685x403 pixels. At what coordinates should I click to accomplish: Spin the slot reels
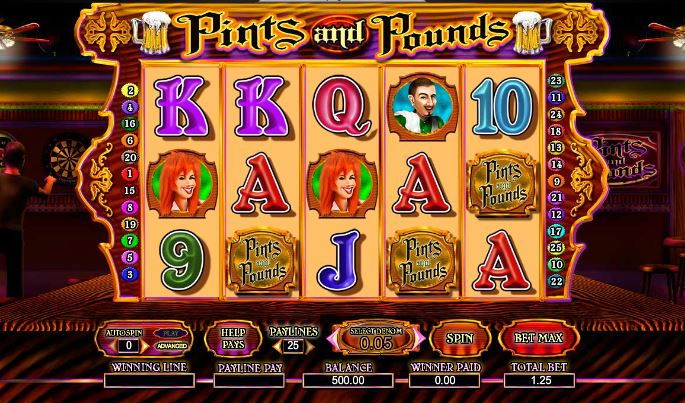click(x=459, y=339)
